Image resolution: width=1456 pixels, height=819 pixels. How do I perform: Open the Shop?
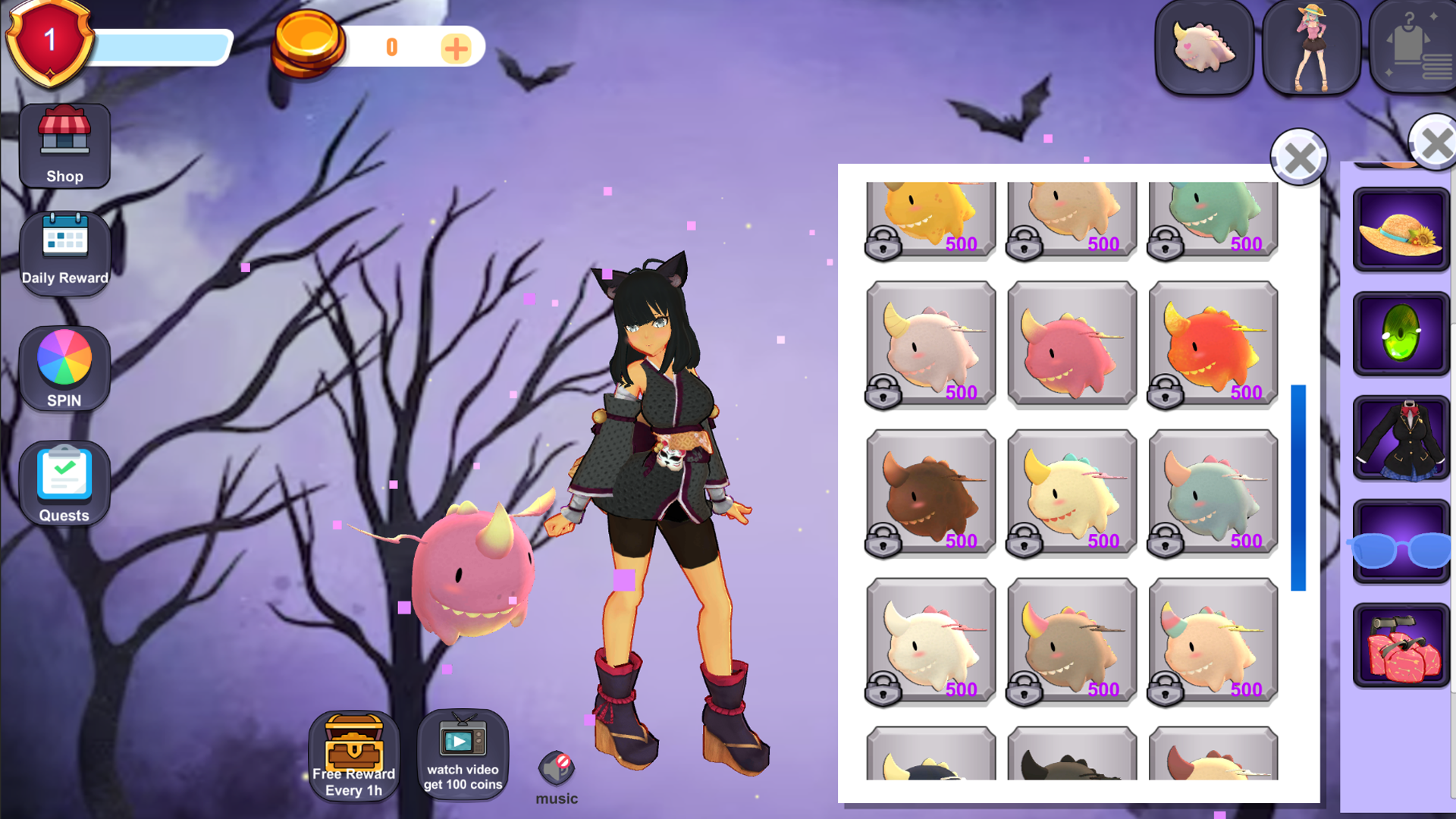pos(64,146)
